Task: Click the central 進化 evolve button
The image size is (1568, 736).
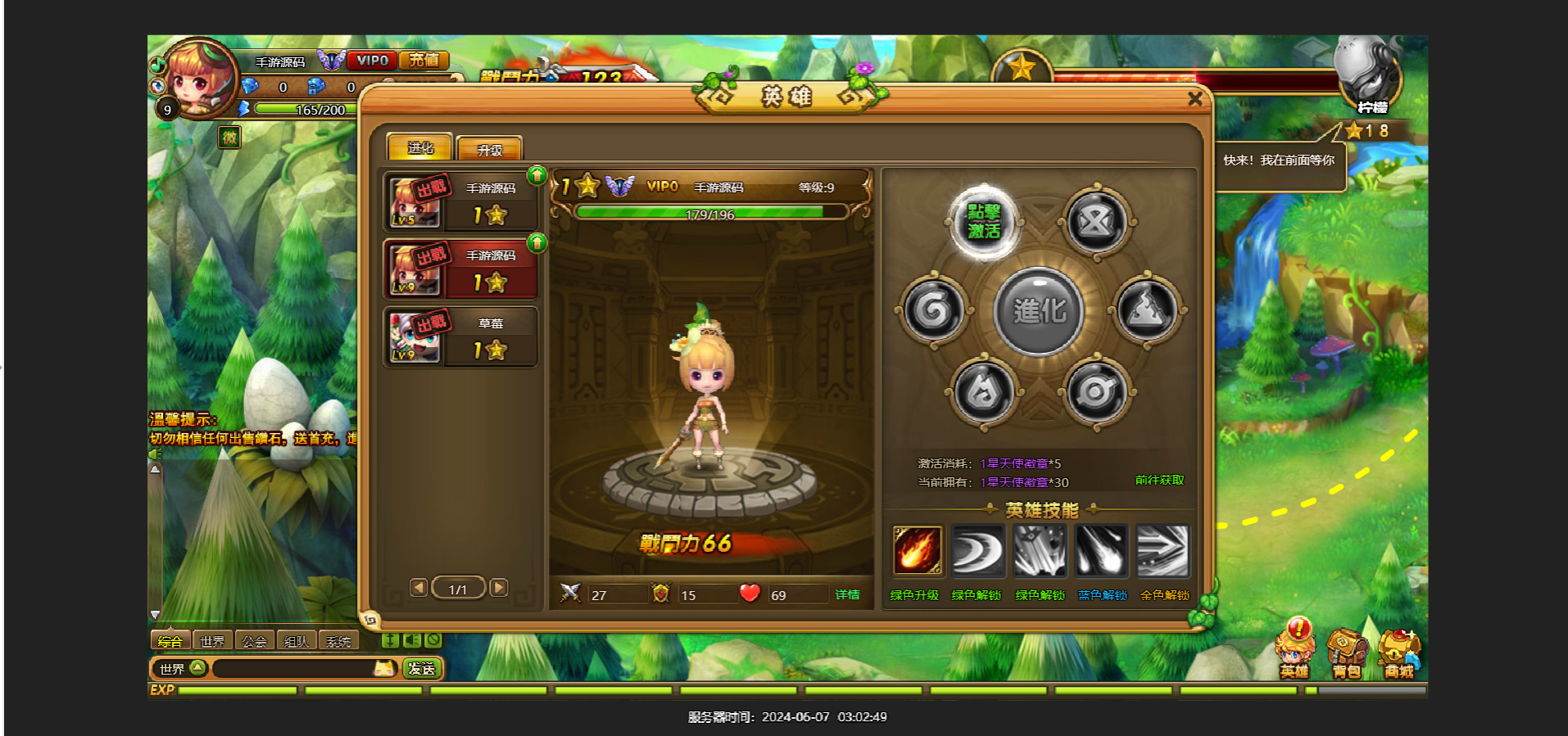Action: [1039, 311]
